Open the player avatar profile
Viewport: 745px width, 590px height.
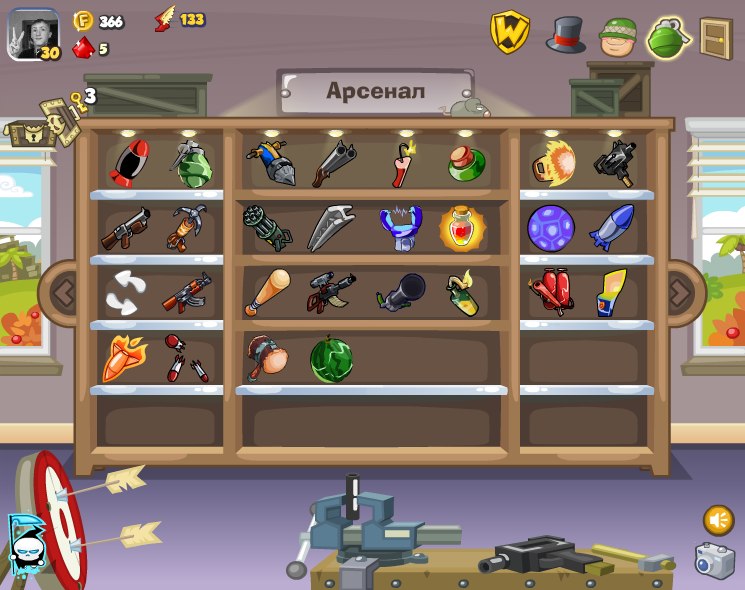click(34, 35)
